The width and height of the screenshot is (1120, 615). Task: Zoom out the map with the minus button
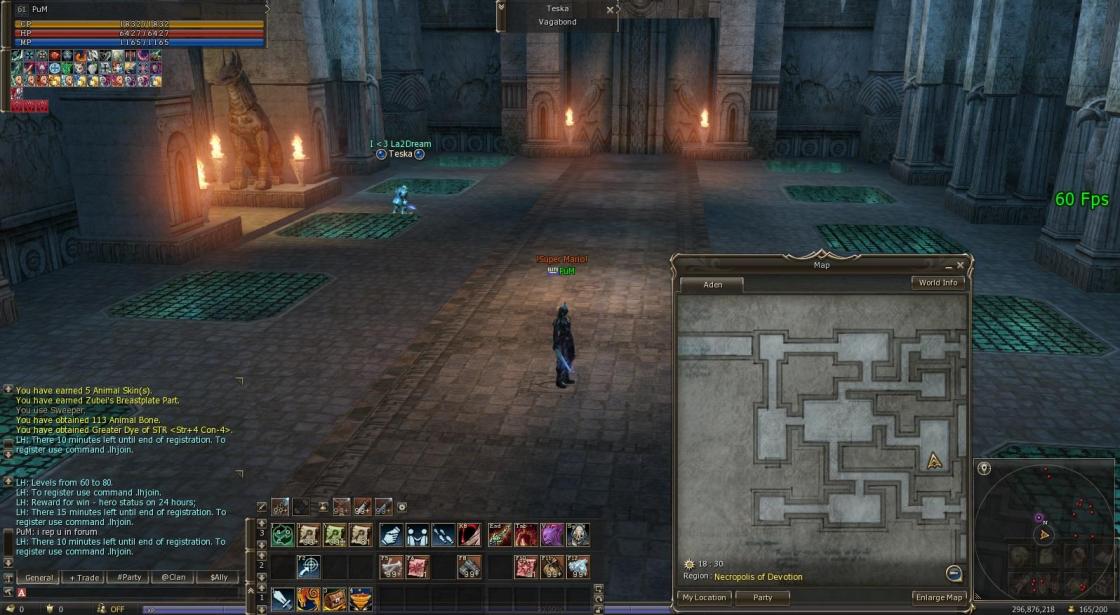954,573
